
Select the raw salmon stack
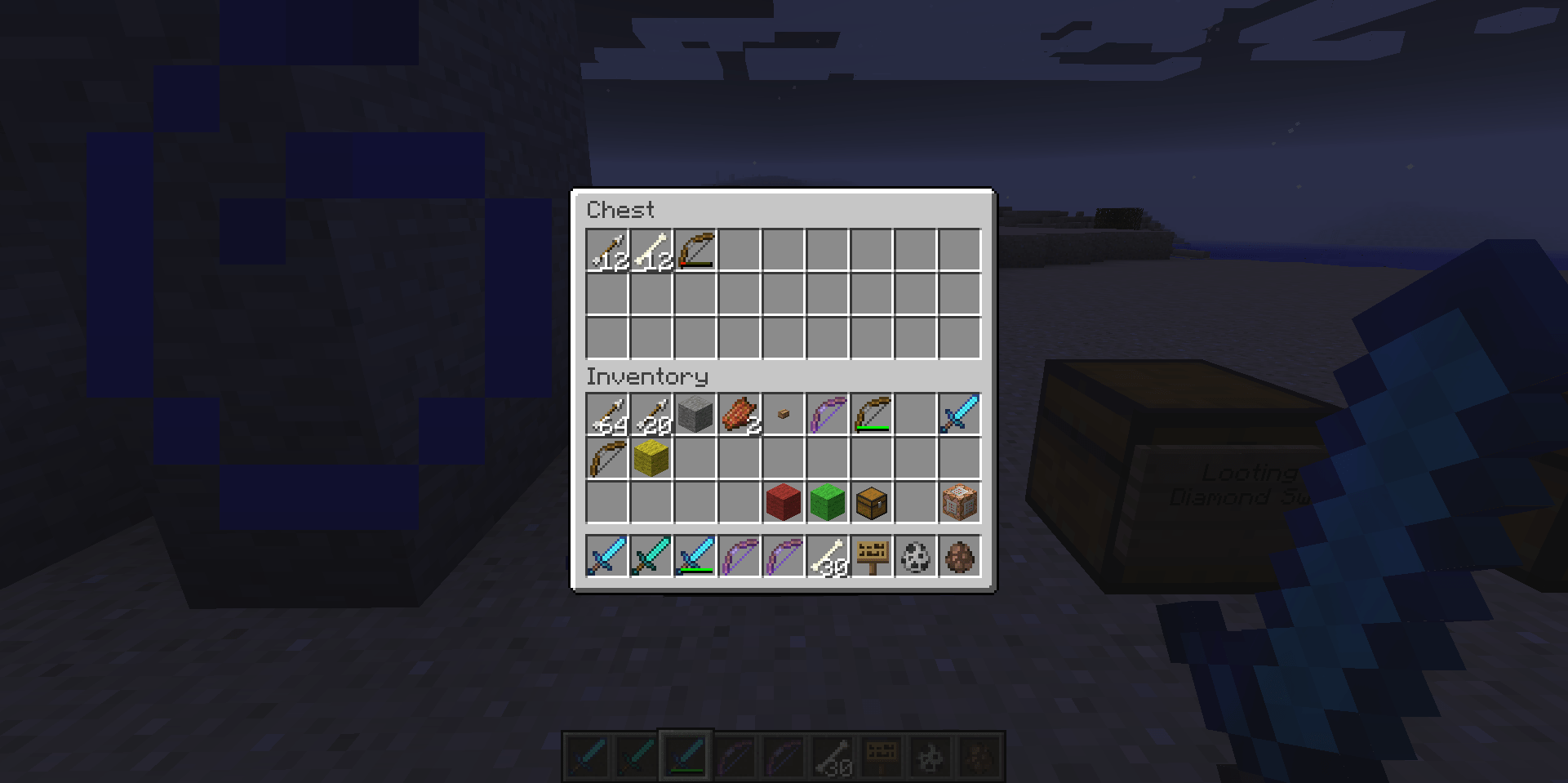click(739, 414)
